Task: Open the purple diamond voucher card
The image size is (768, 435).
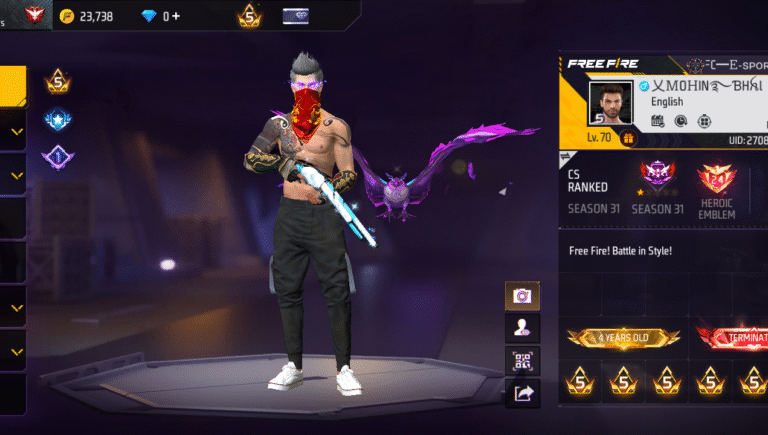Action: click(296, 16)
